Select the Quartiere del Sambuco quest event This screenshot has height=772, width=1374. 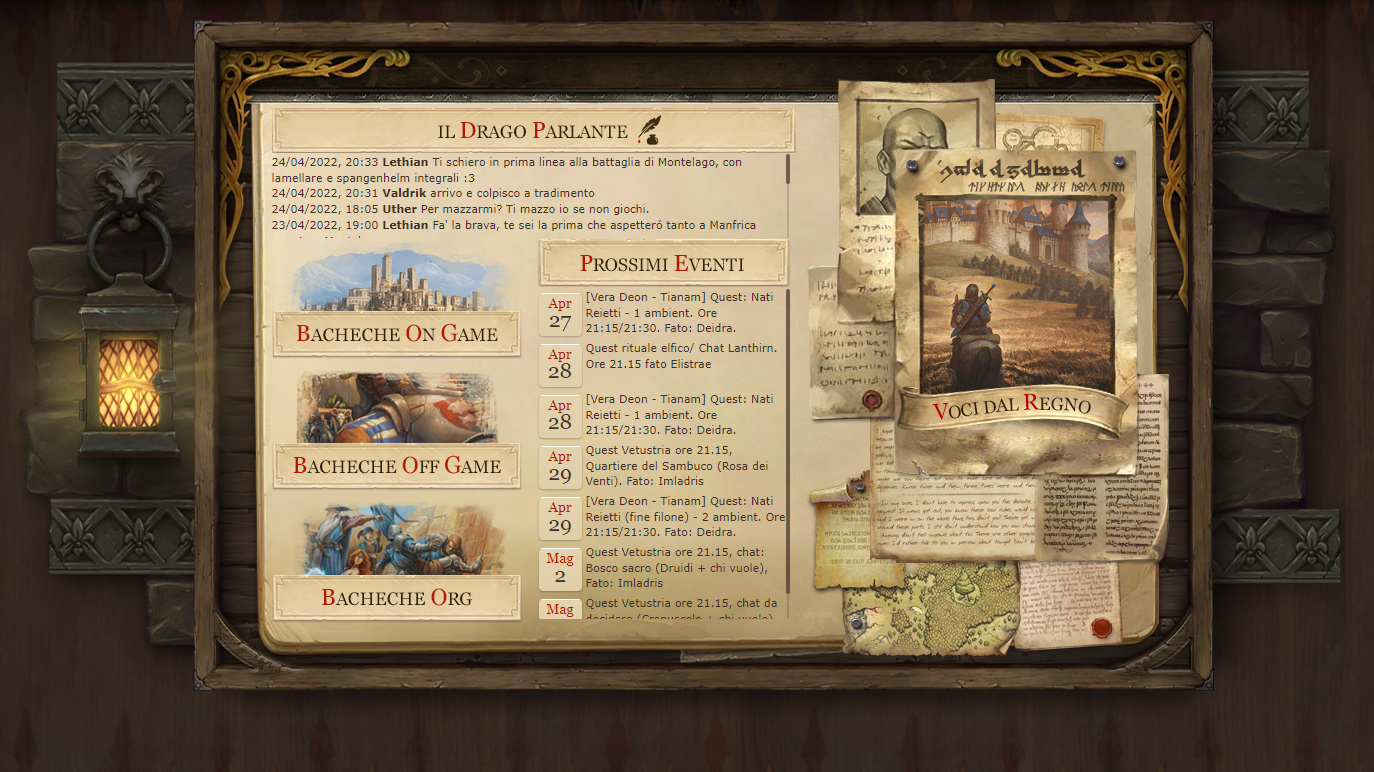(x=680, y=466)
